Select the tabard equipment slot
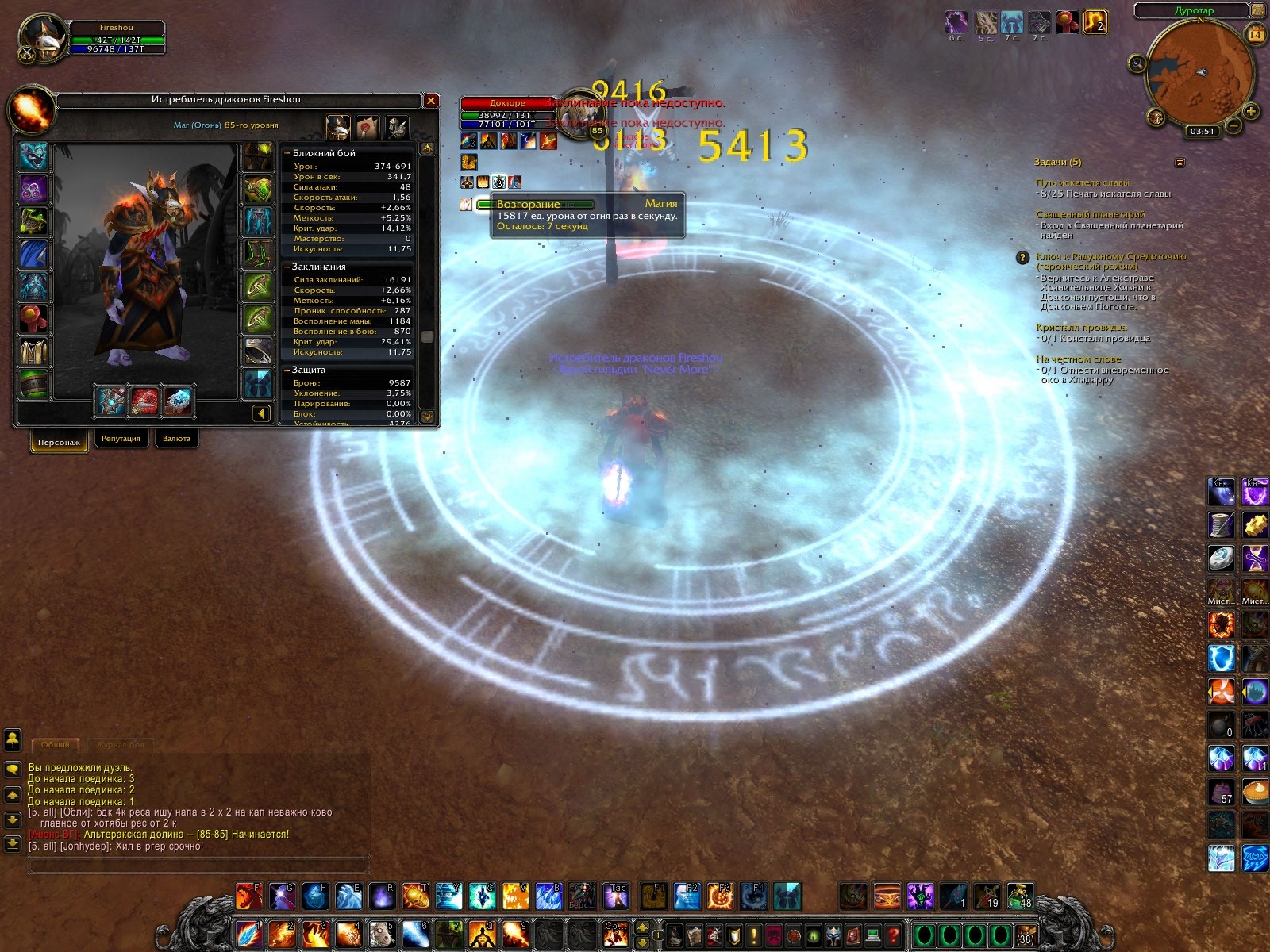 click(33, 350)
